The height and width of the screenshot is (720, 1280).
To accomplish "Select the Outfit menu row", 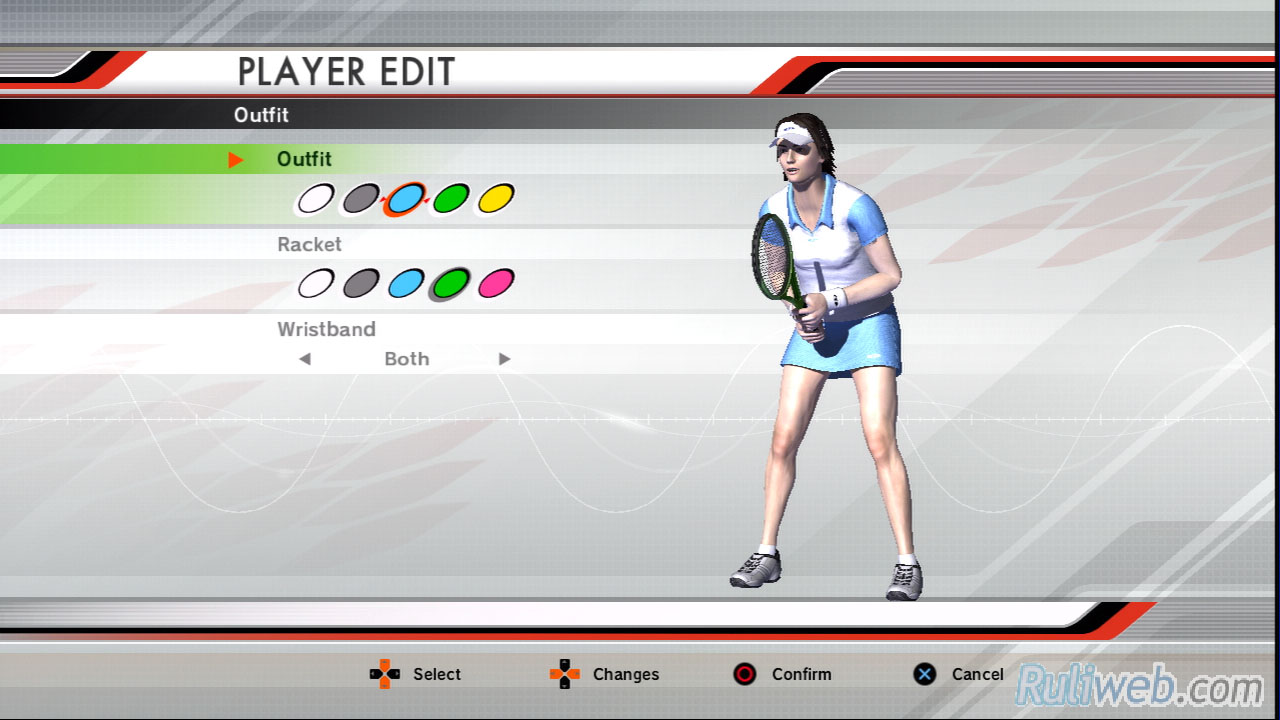I will [304, 159].
